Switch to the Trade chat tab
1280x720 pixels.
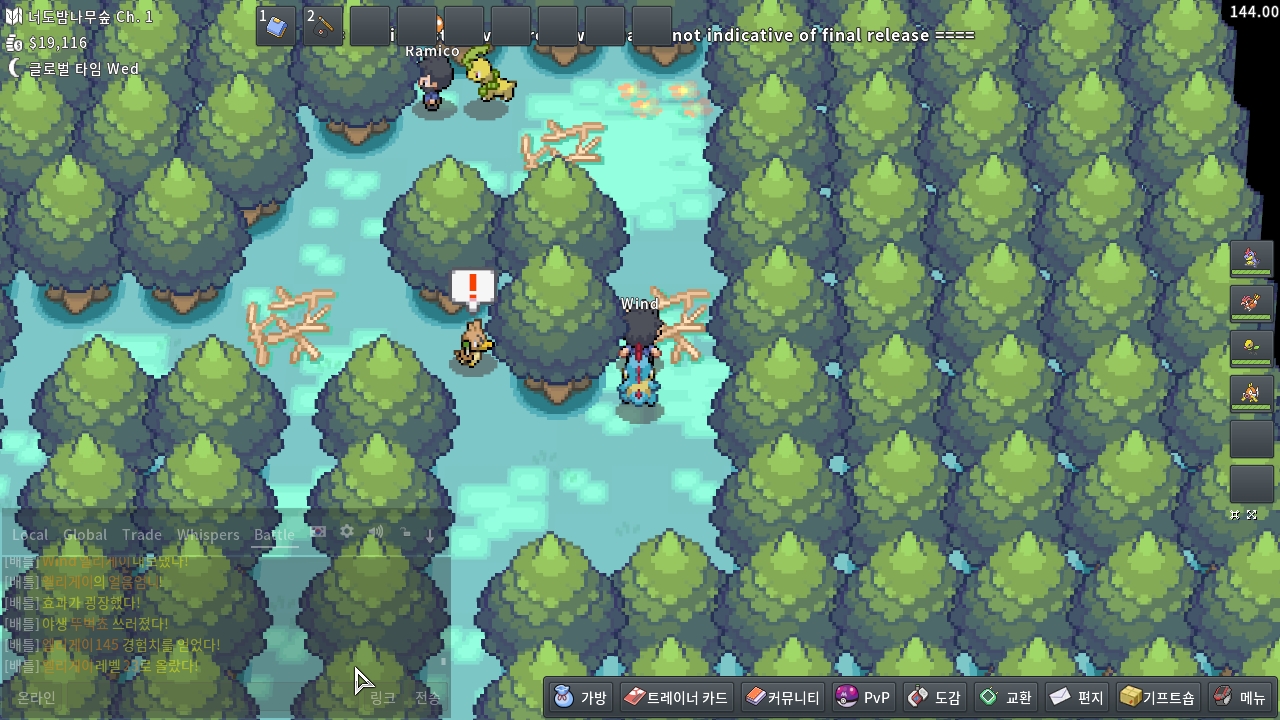pos(142,535)
